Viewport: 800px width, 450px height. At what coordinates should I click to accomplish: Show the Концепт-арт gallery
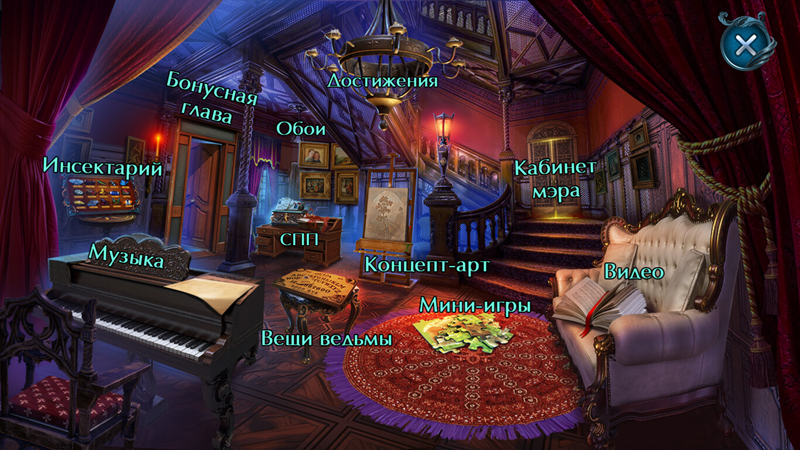(411, 265)
